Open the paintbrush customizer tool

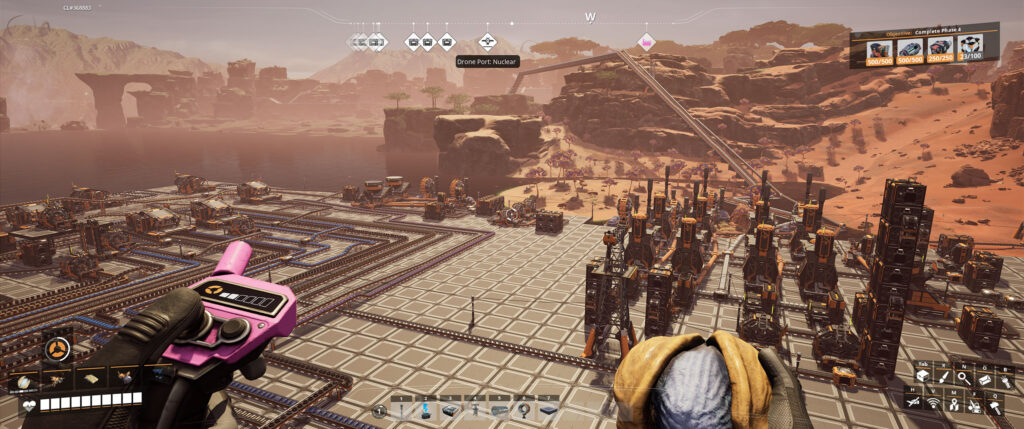click(942, 377)
